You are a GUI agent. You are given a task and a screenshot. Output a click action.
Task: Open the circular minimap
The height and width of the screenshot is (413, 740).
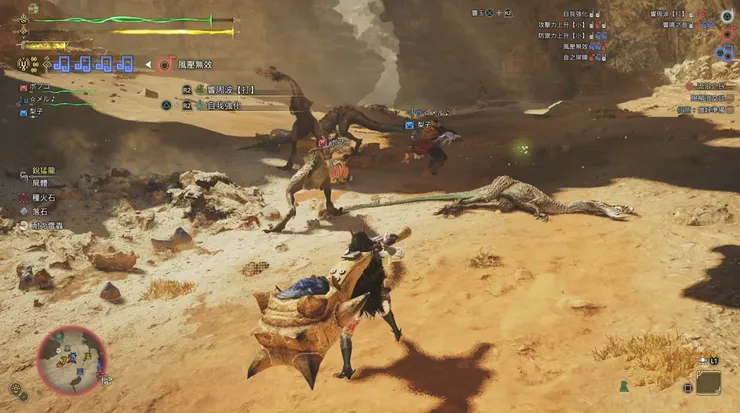(x=72, y=360)
